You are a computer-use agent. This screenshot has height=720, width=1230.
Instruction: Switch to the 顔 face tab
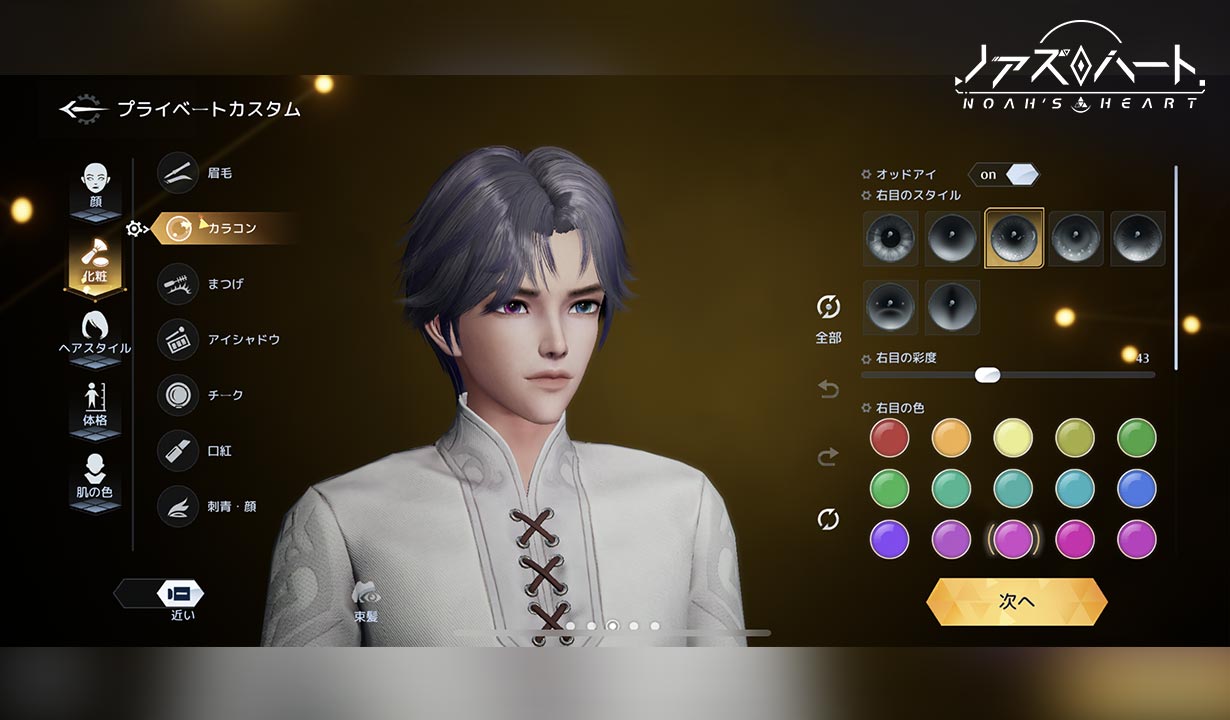coord(95,187)
